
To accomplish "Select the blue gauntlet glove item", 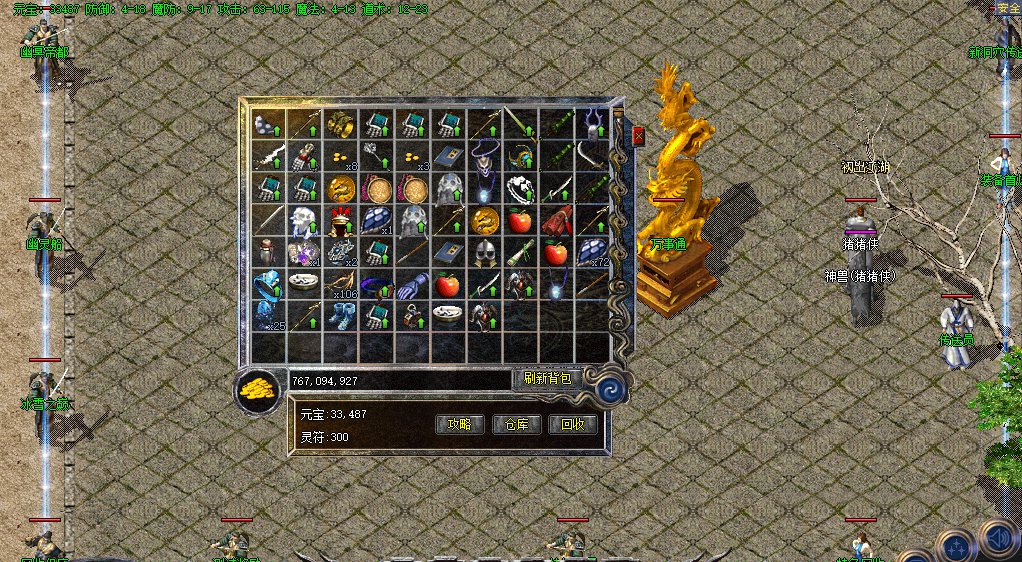I will coord(412,285).
